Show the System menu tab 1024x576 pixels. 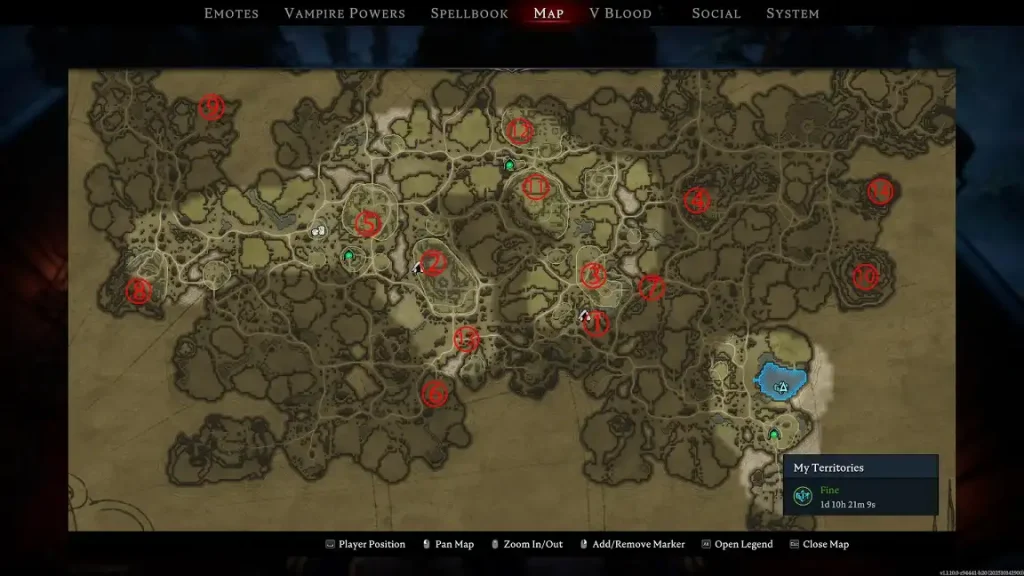pyautogui.click(x=792, y=13)
